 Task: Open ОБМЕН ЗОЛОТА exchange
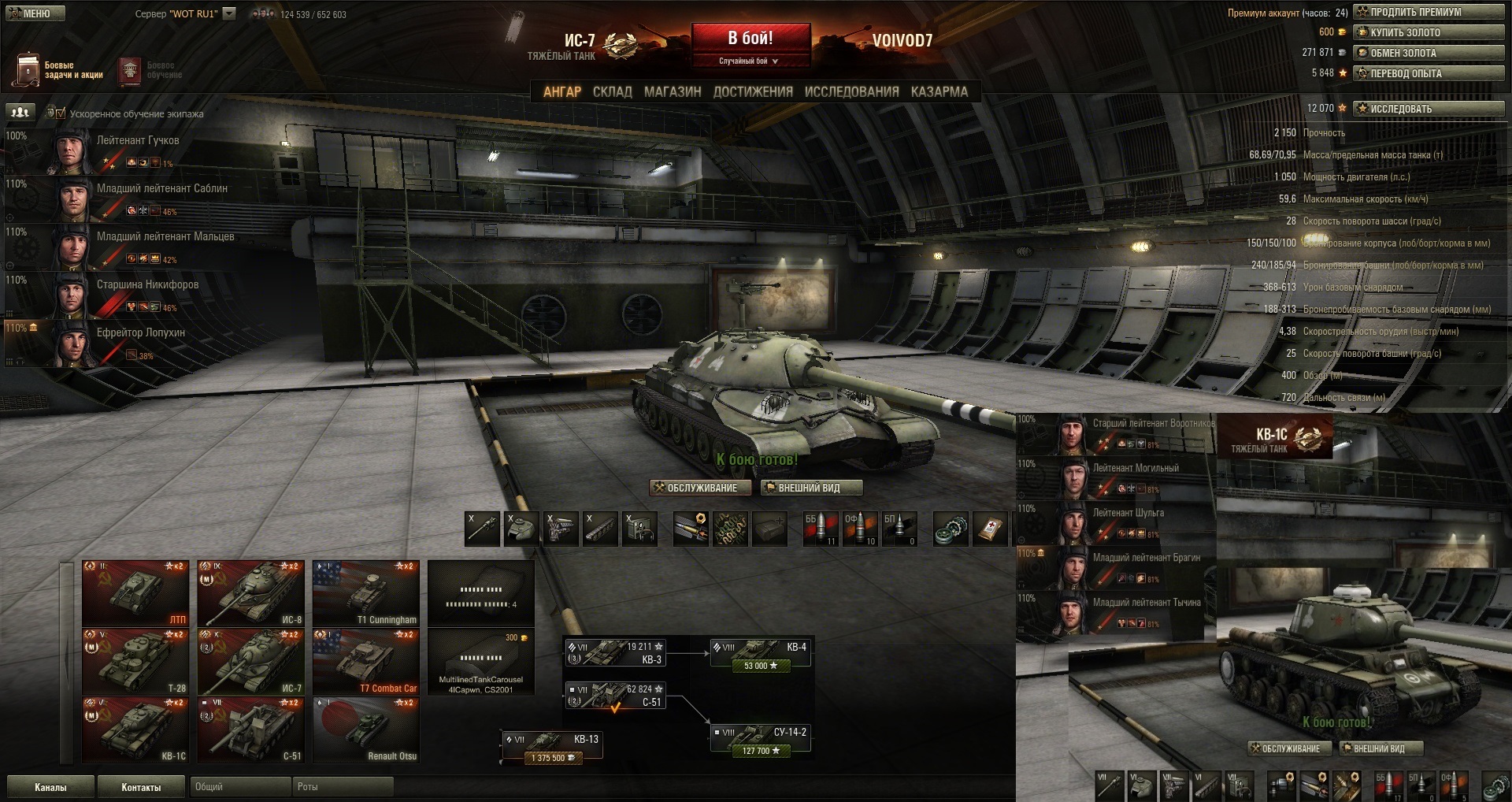1429,54
